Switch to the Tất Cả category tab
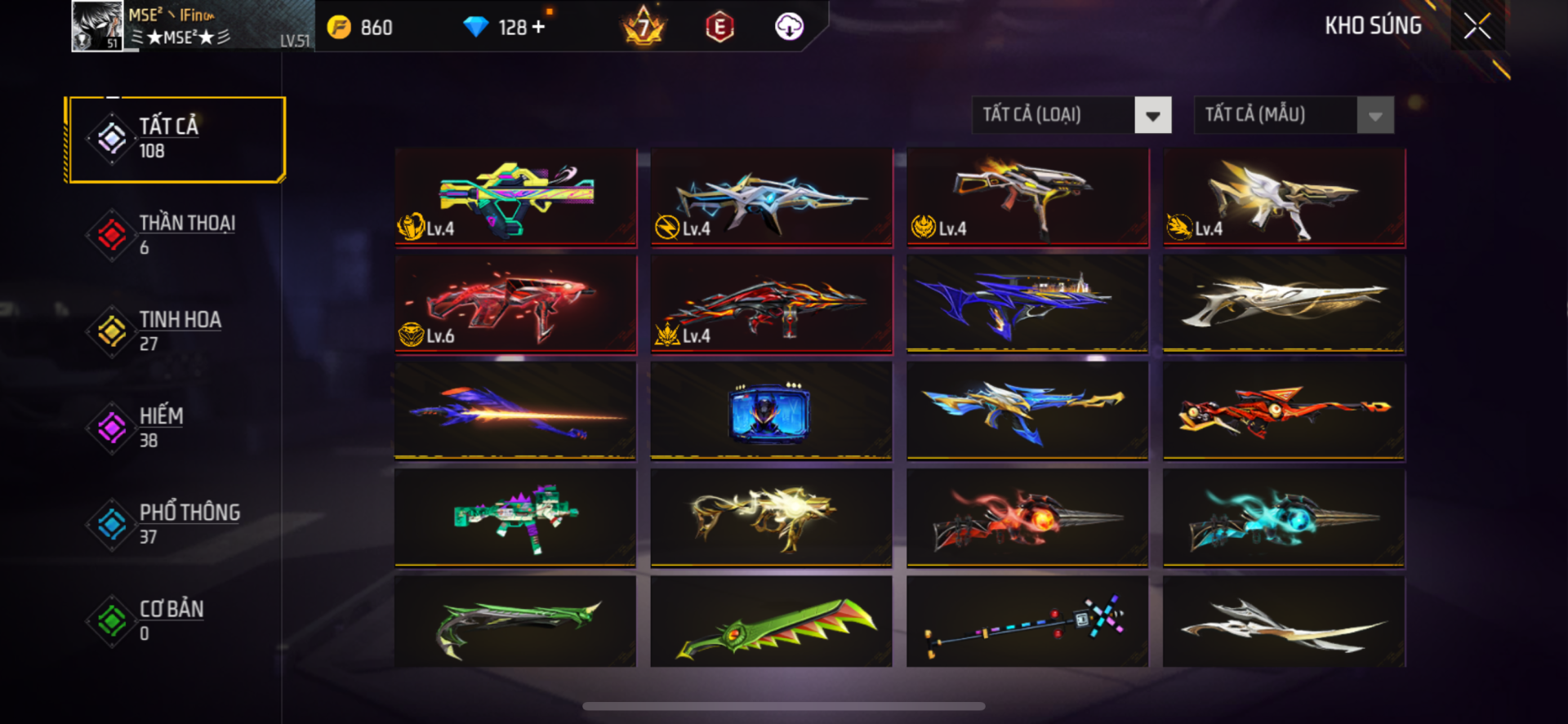 [x=177, y=139]
